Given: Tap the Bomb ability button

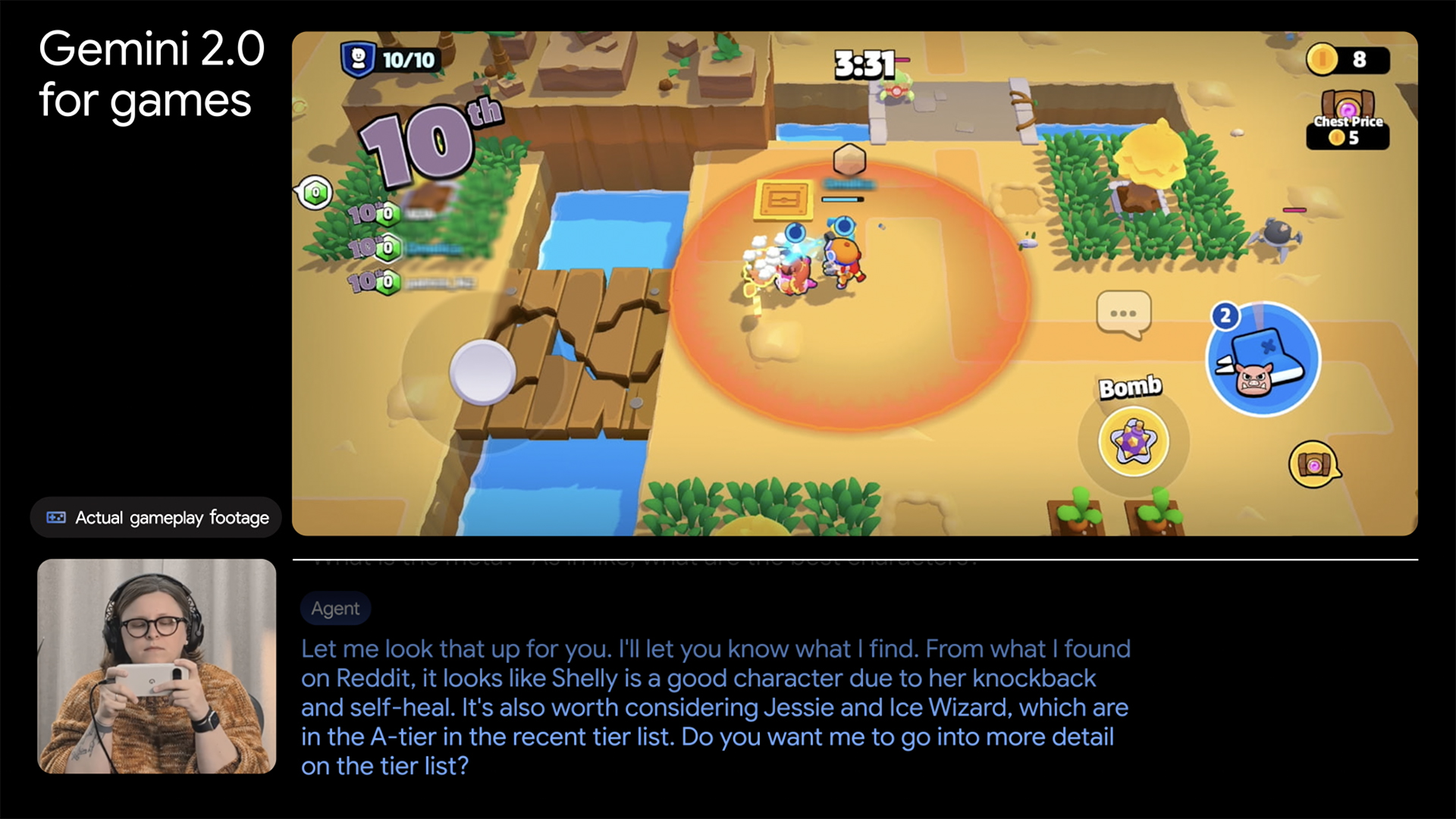Looking at the screenshot, I should click(x=1133, y=441).
